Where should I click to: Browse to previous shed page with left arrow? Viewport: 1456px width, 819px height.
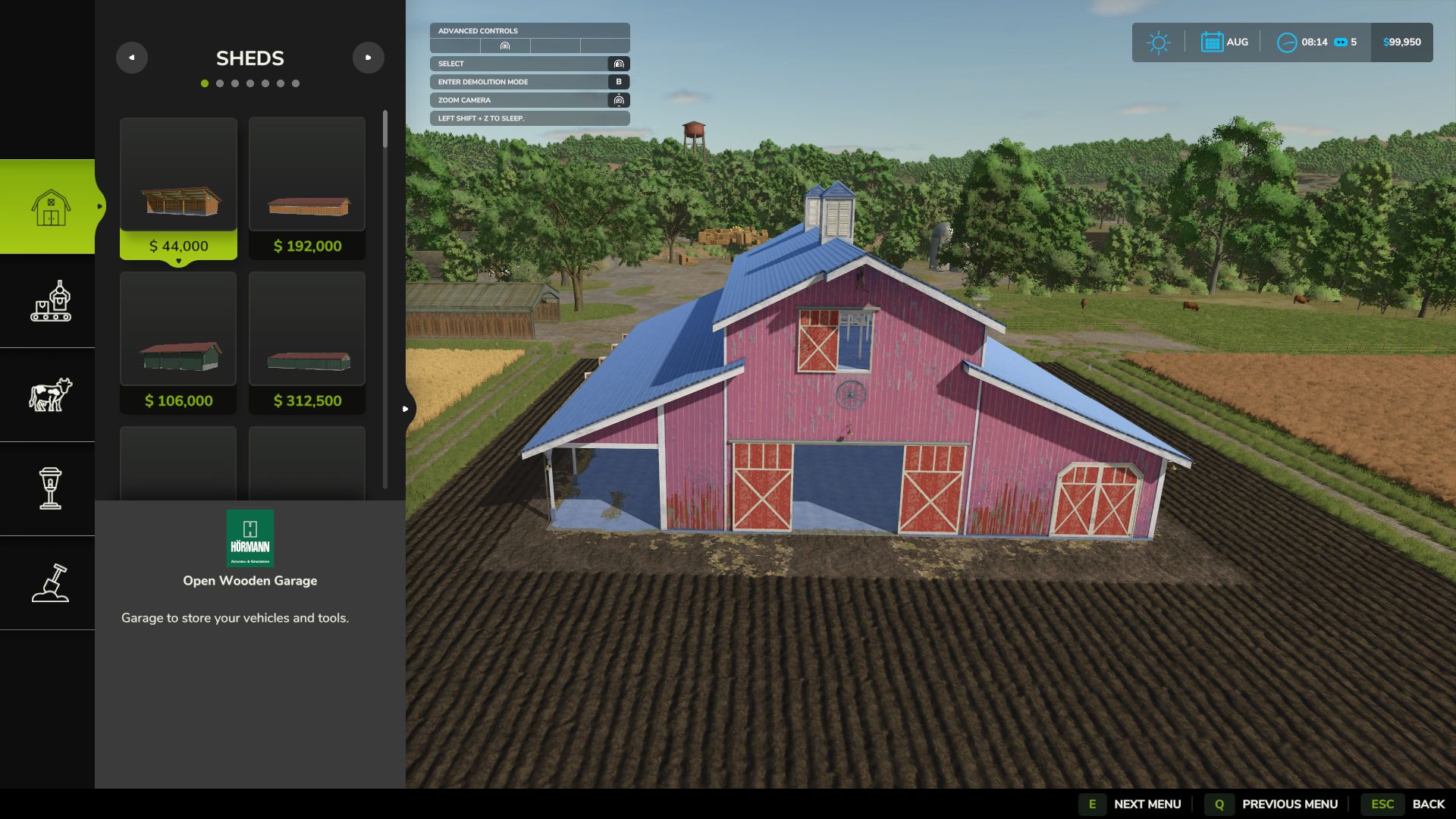(x=132, y=57)
